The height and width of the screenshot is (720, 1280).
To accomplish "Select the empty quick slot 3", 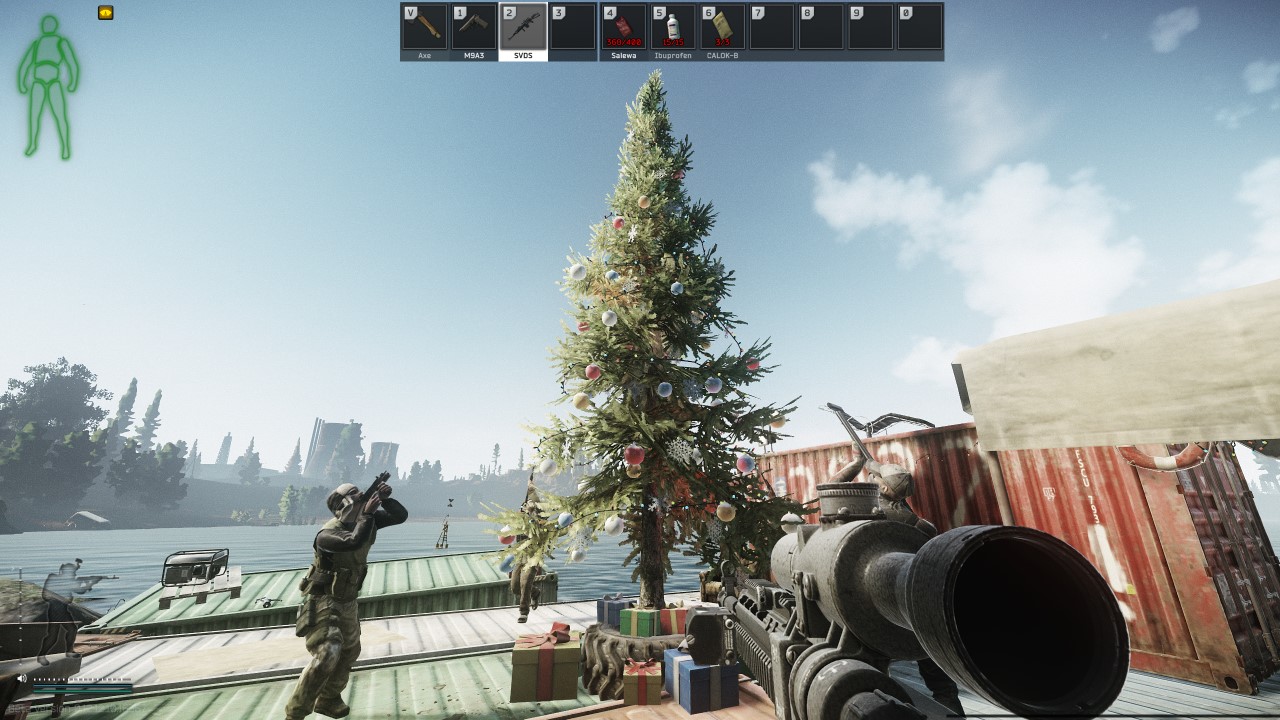I will [573, 26].
